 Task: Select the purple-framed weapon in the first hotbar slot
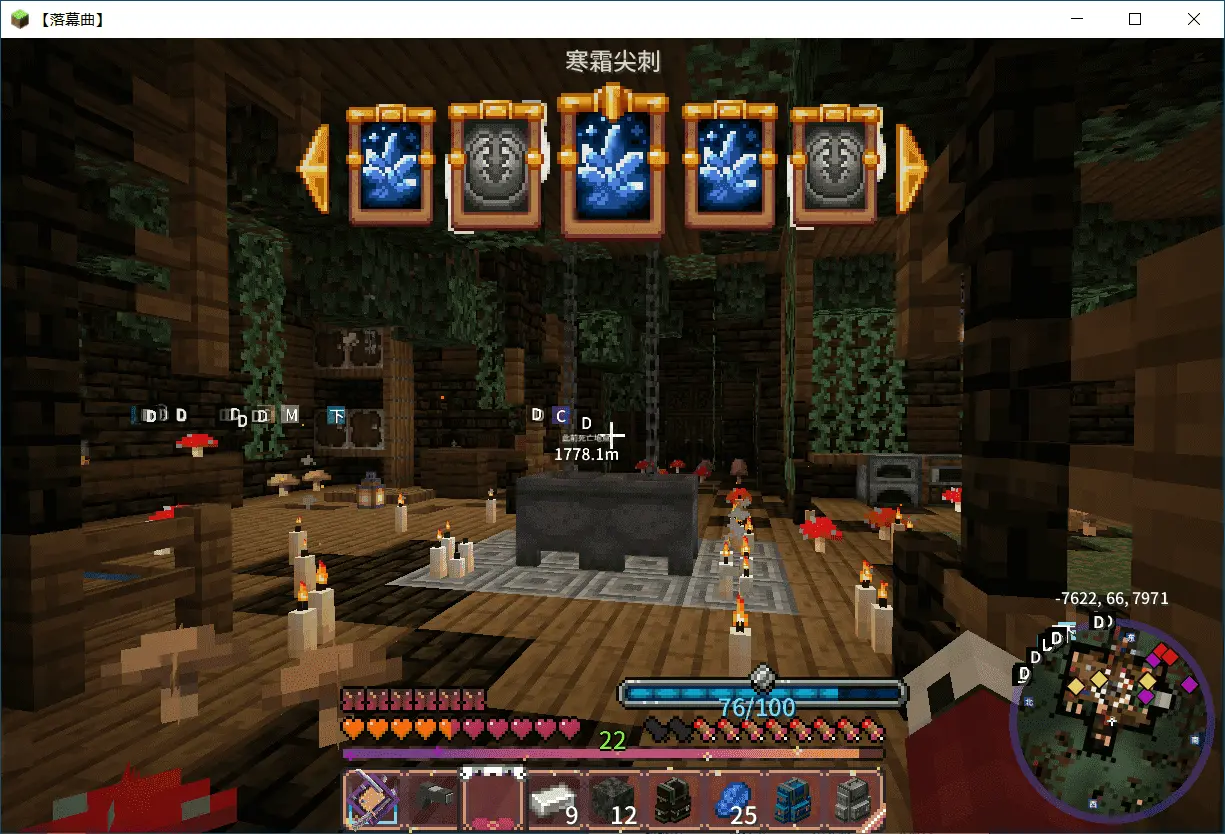[x=373, y=800]
